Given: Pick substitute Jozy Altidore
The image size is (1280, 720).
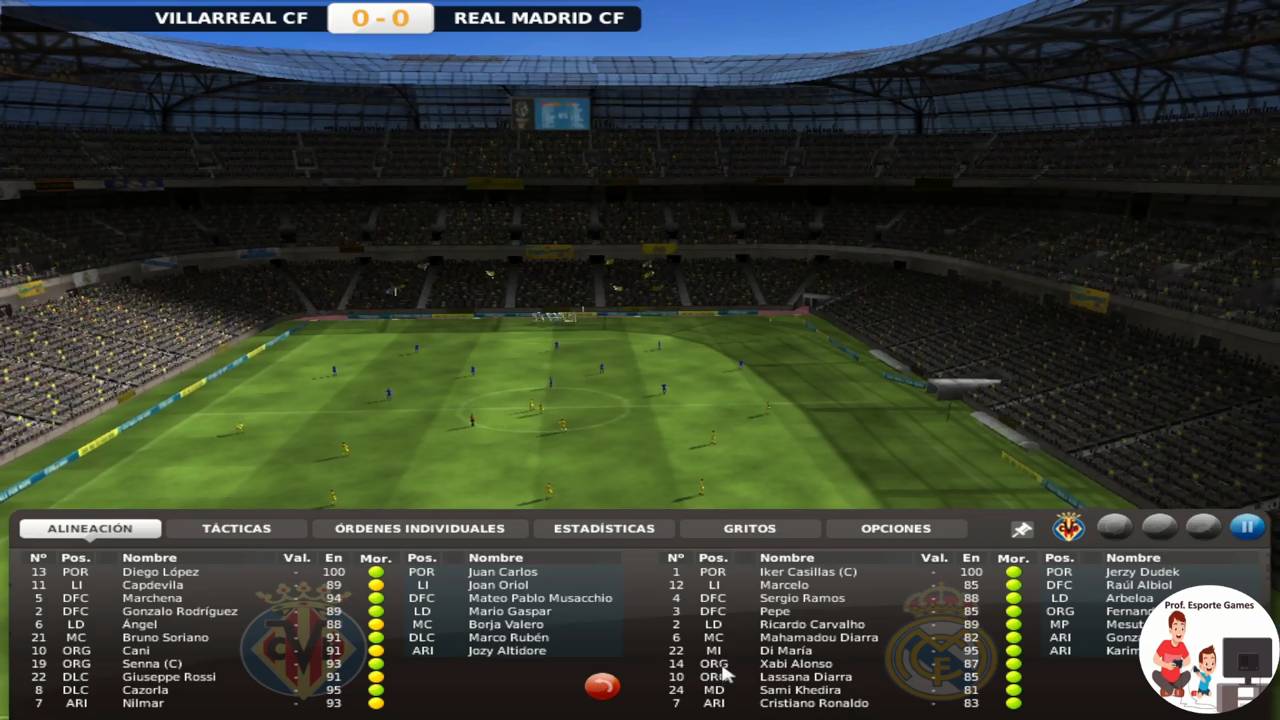Looking at the screenshot, I should 507,651.
